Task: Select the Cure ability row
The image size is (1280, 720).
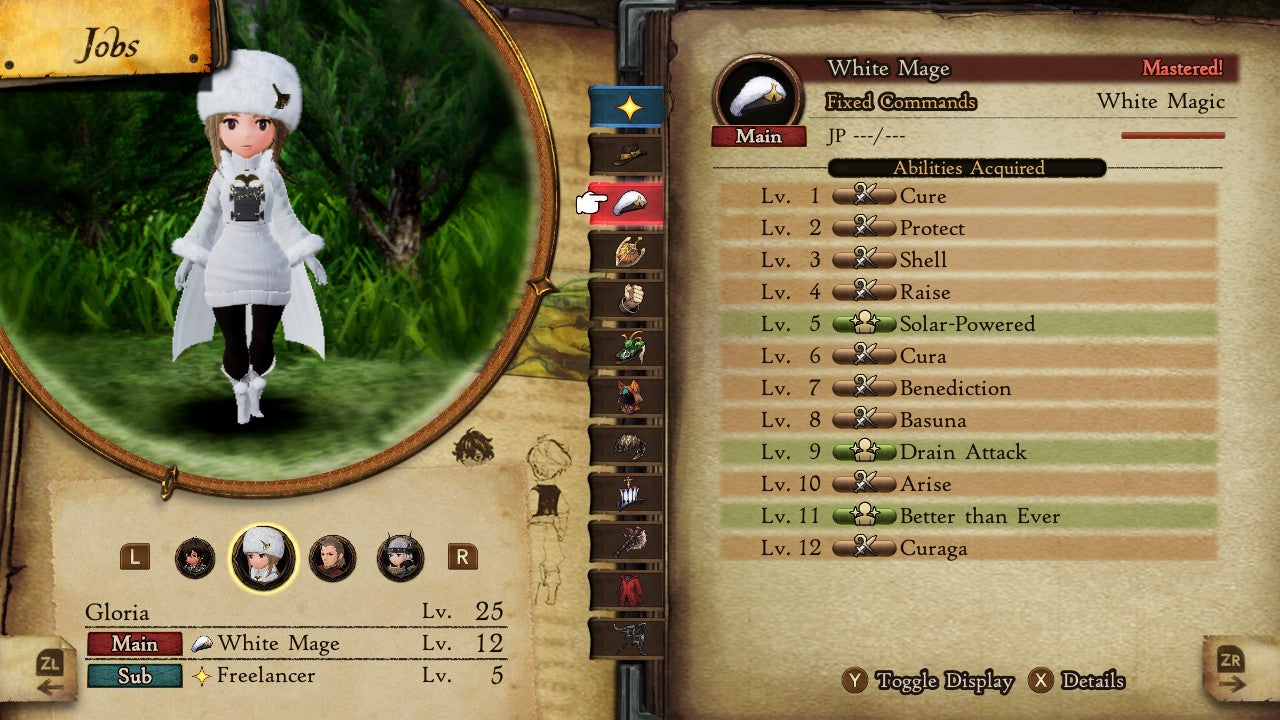Action: tap(966, 196)
